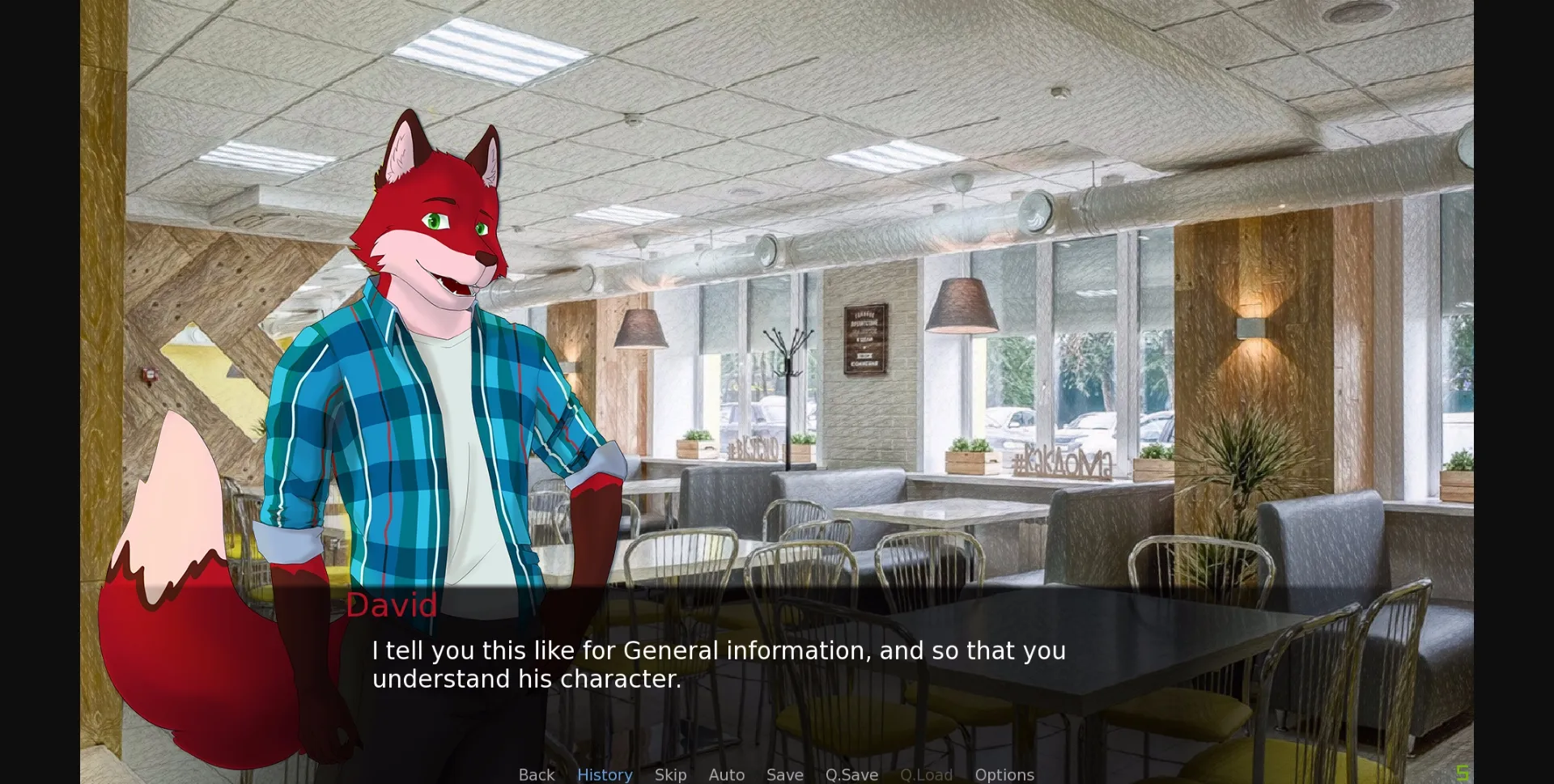Enable Skip mode
The image size is (1554, 784).
[x=670, y=774]
